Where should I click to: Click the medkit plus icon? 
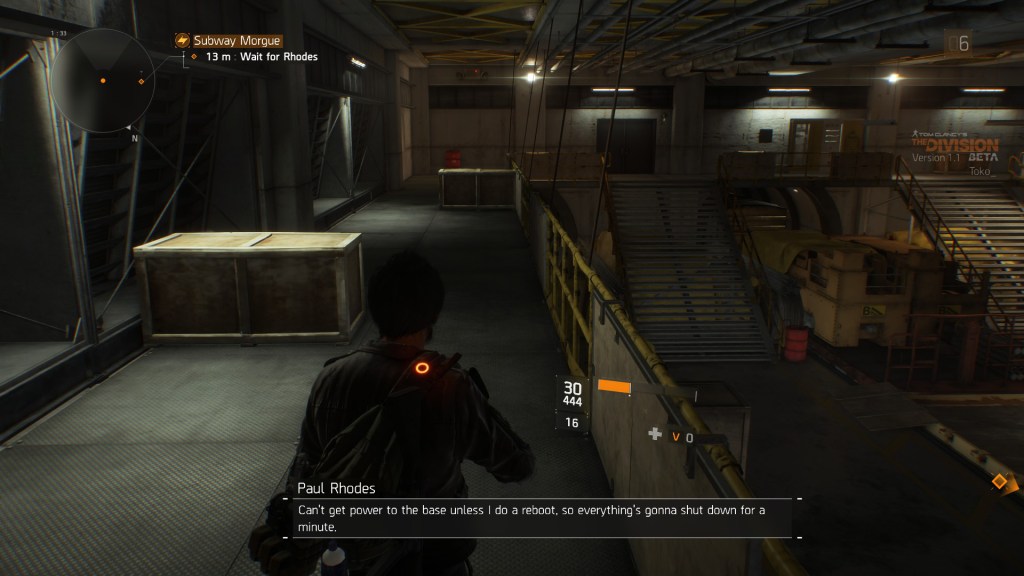coord(655,434)
